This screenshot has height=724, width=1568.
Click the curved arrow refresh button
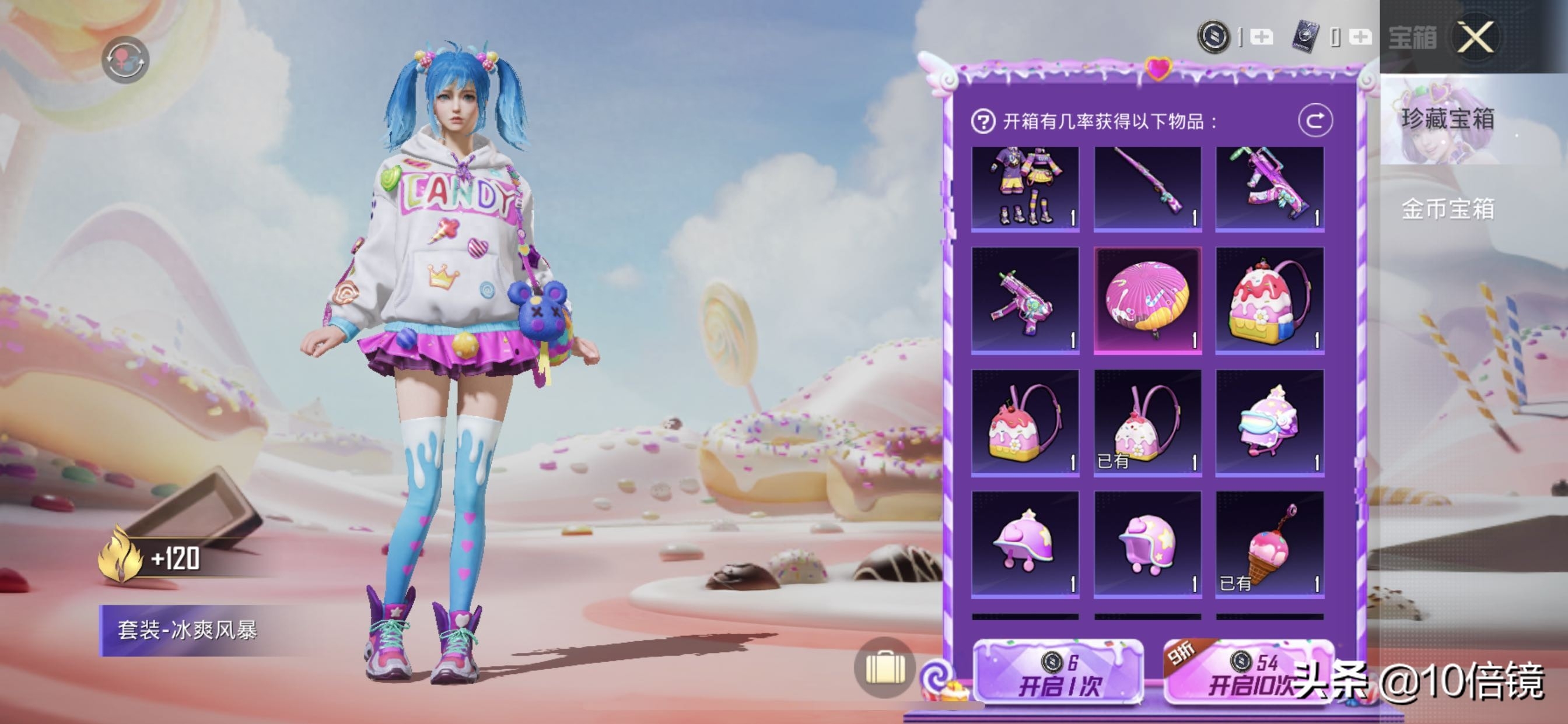1315,121
